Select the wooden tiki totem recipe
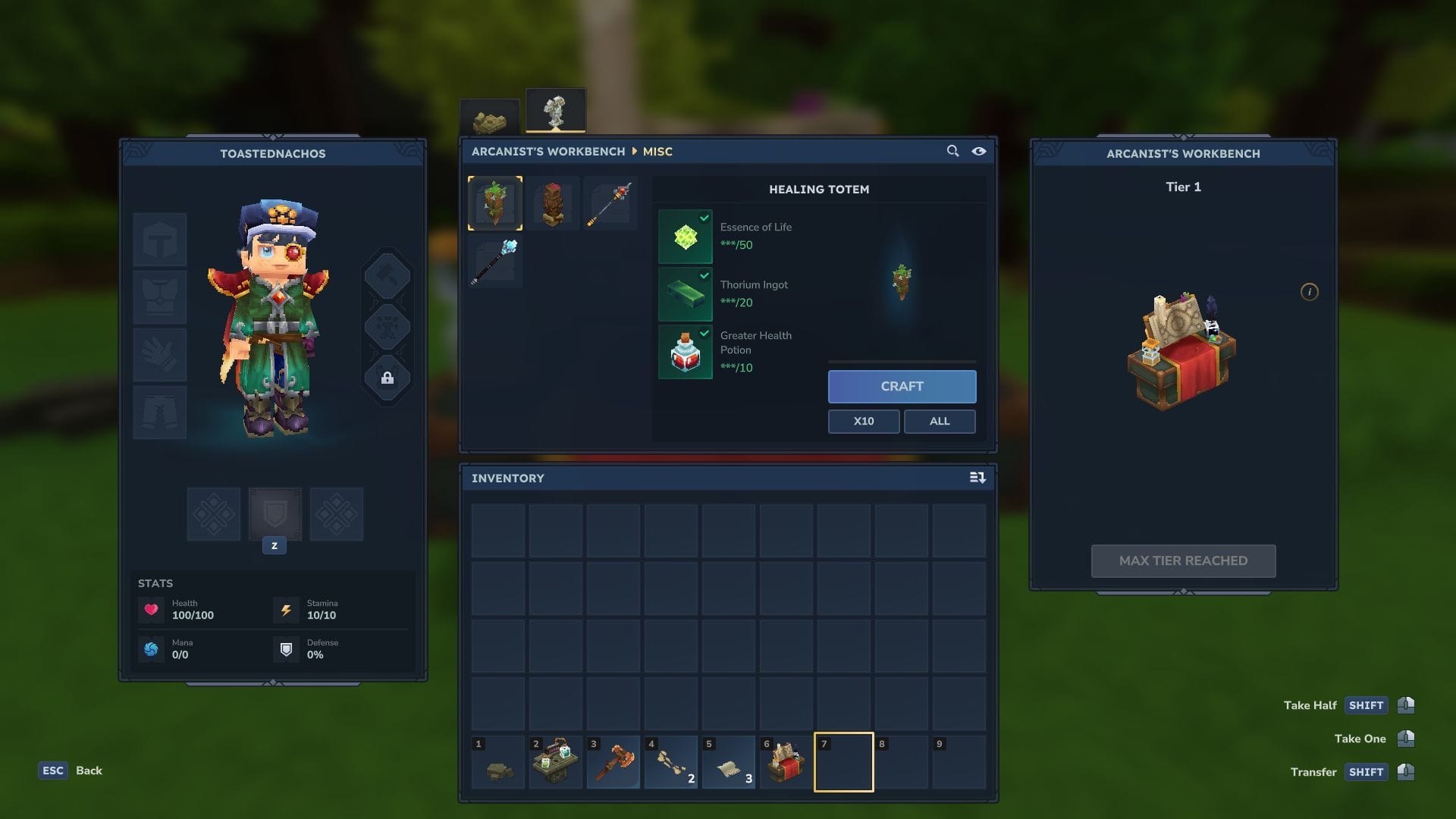 553,203
